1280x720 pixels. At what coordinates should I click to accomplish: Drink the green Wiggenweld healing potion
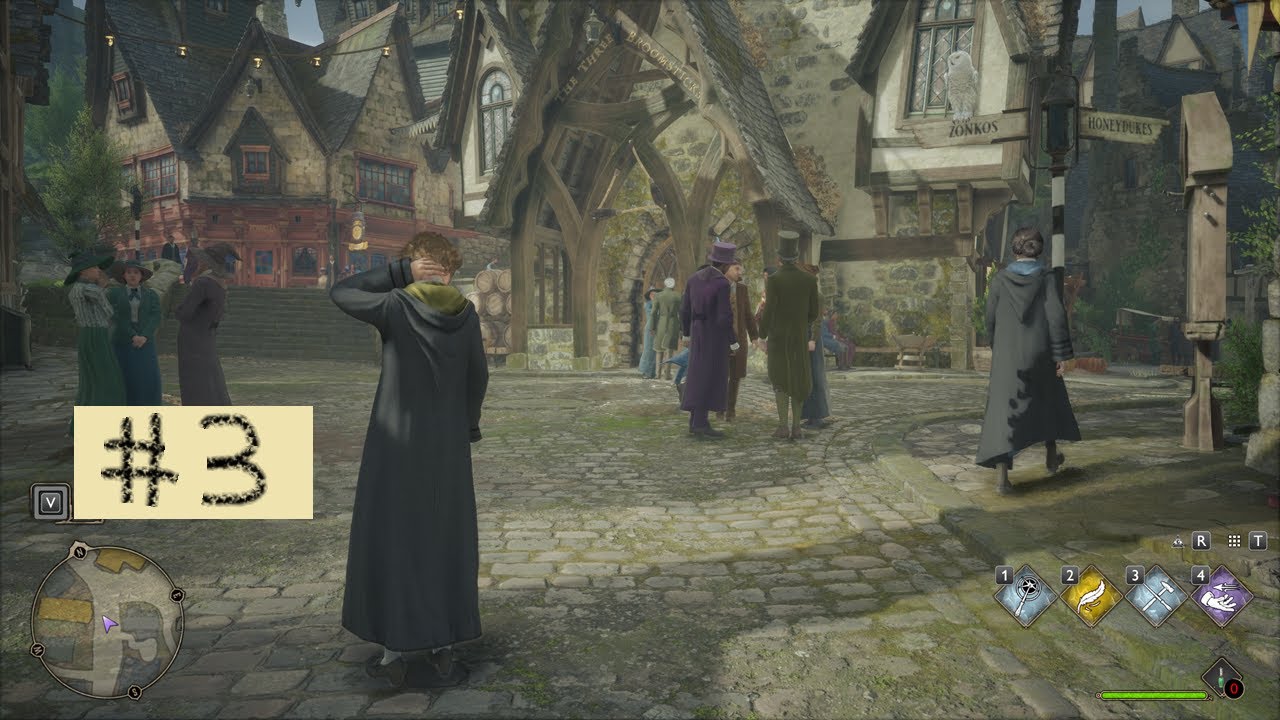(x=1222, y=679)
